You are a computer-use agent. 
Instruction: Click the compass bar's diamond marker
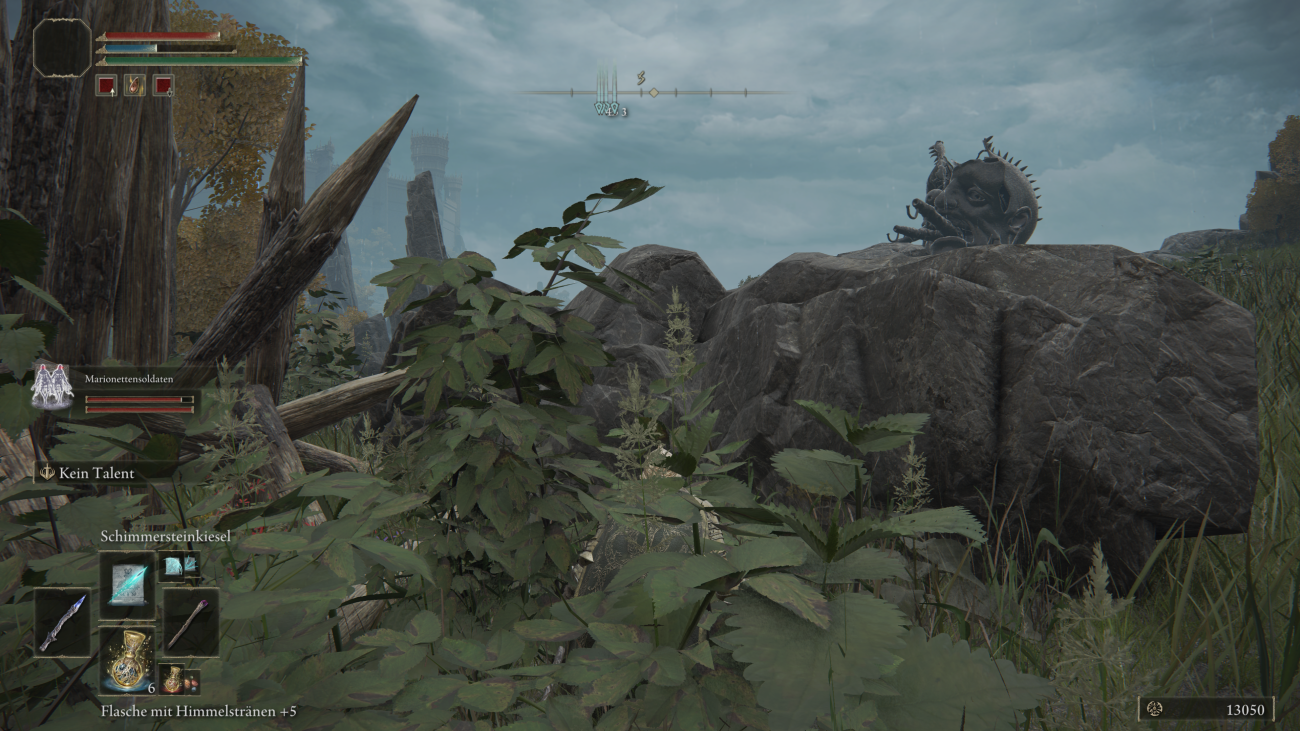pos(653,92)
